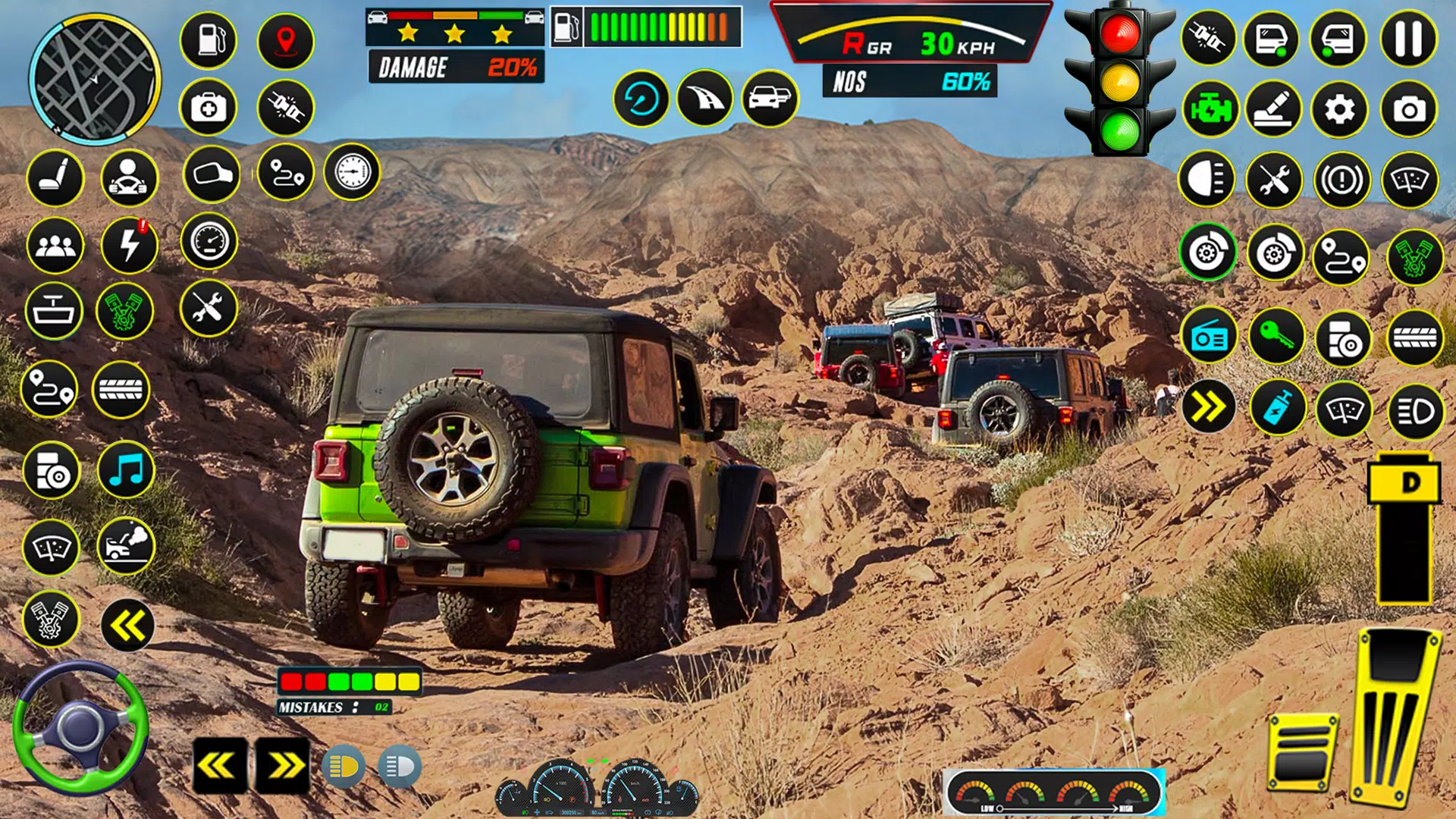Activate the lightning bolt icon
The height and width of the screenshot is (819, 1456).
point(130,245)
